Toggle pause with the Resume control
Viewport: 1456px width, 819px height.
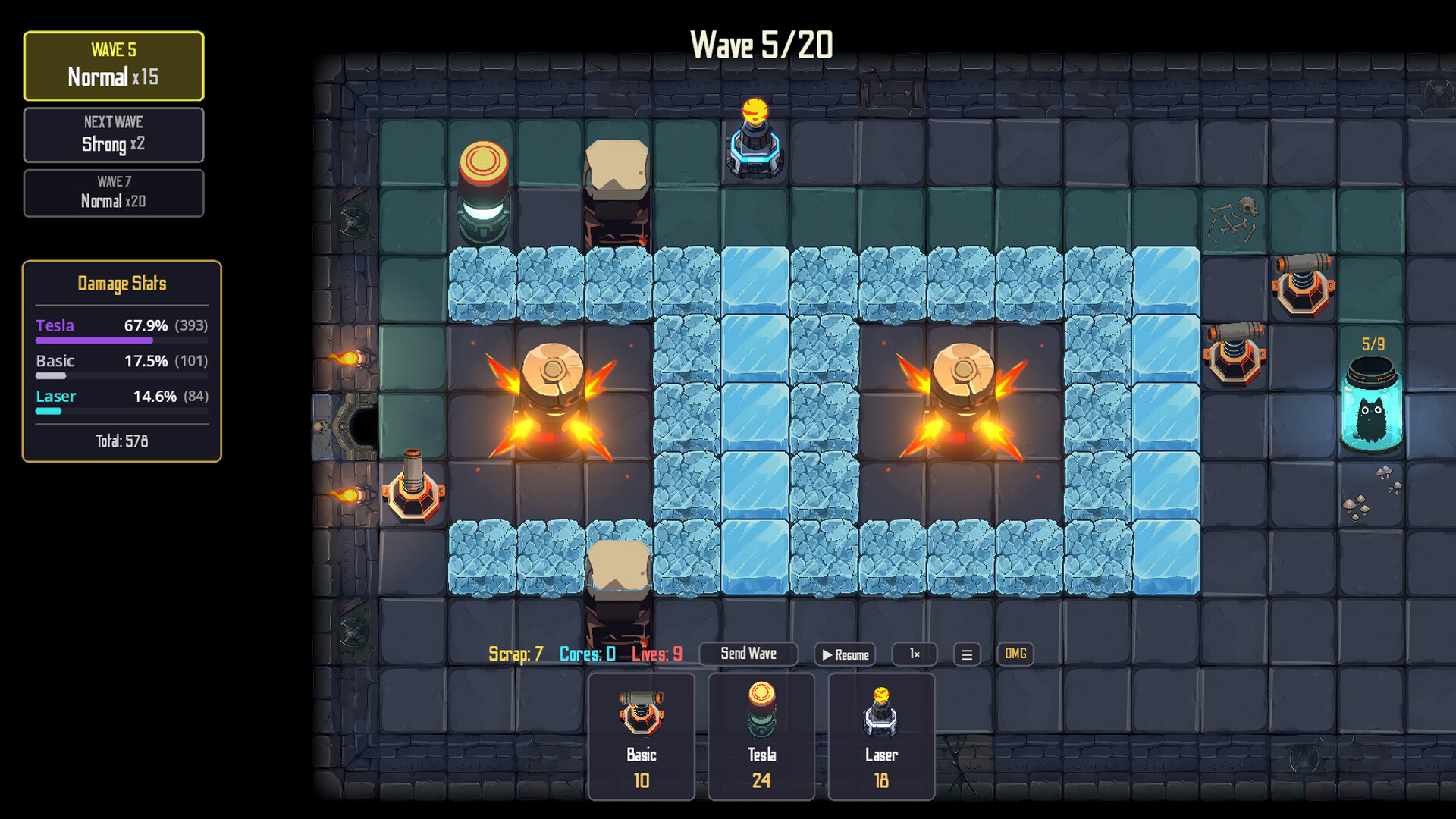(844, 654)
